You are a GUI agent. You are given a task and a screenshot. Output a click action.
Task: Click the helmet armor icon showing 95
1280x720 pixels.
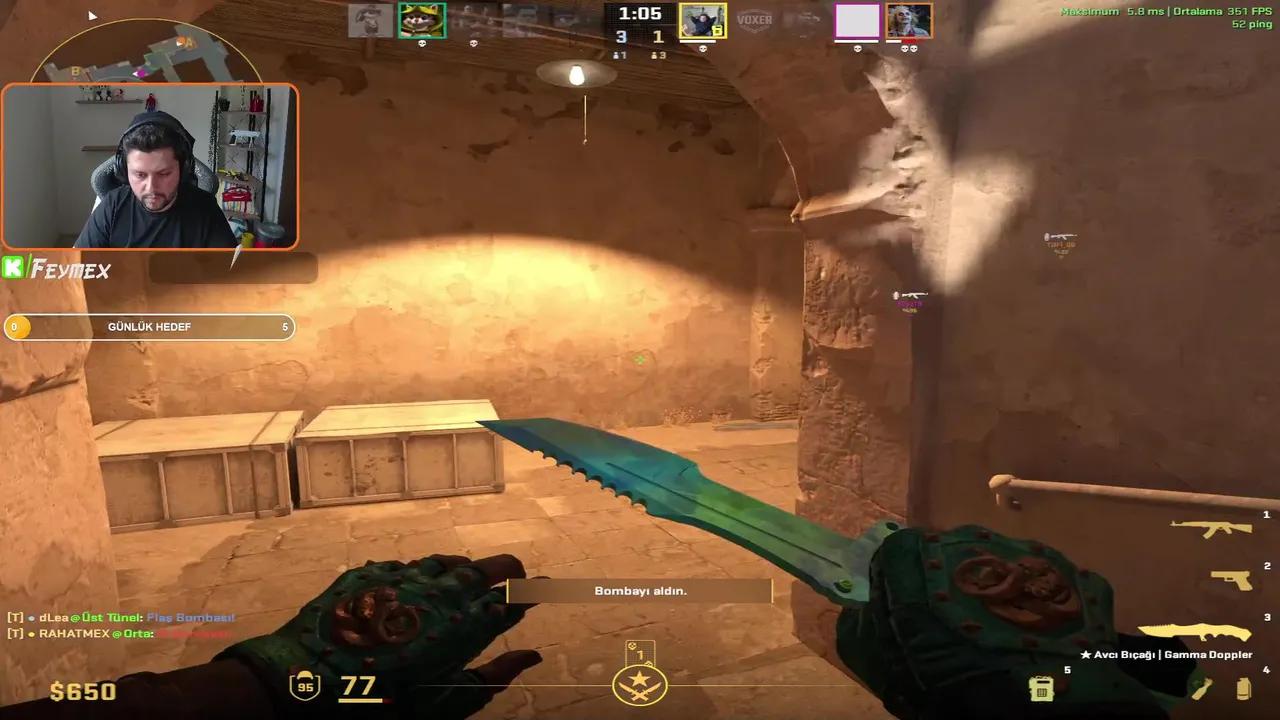(x=305, y=687)
